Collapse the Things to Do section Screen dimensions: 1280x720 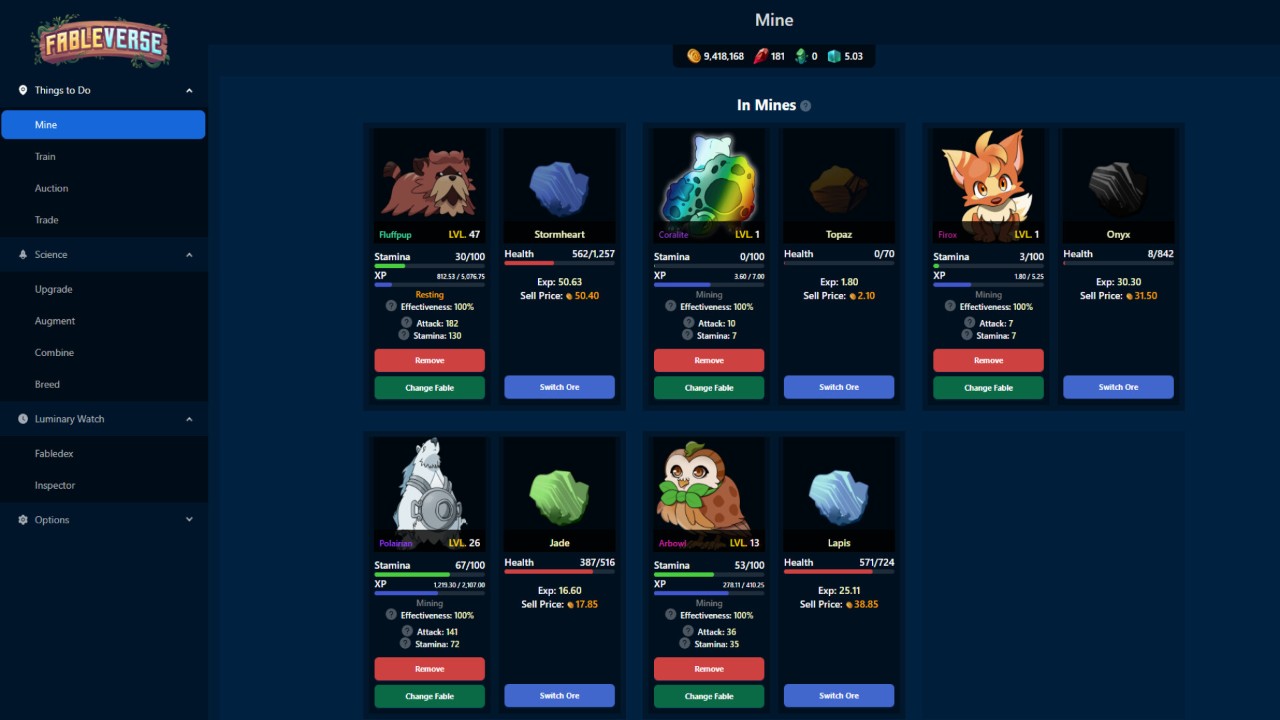189,90
